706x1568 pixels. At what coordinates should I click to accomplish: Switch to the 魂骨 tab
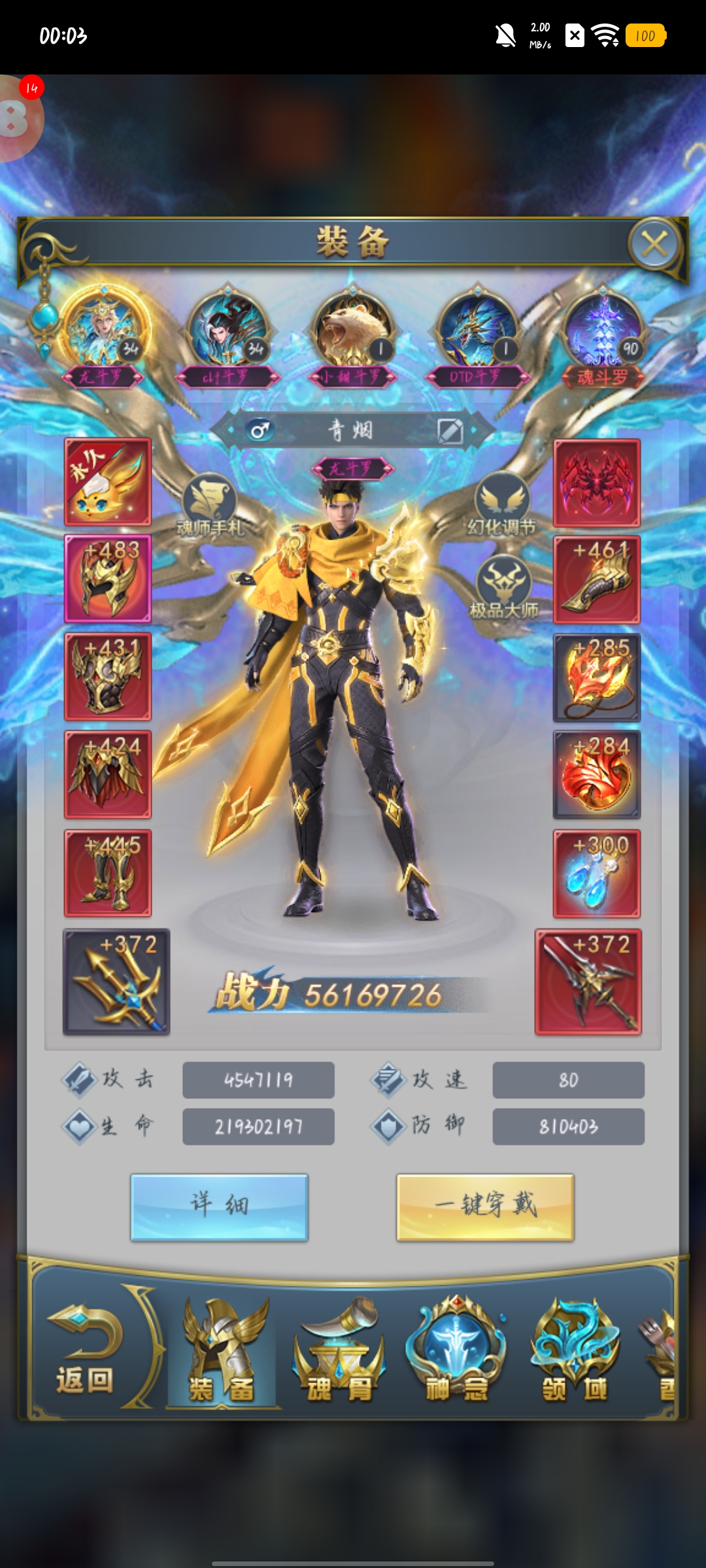click(339, 1352)
